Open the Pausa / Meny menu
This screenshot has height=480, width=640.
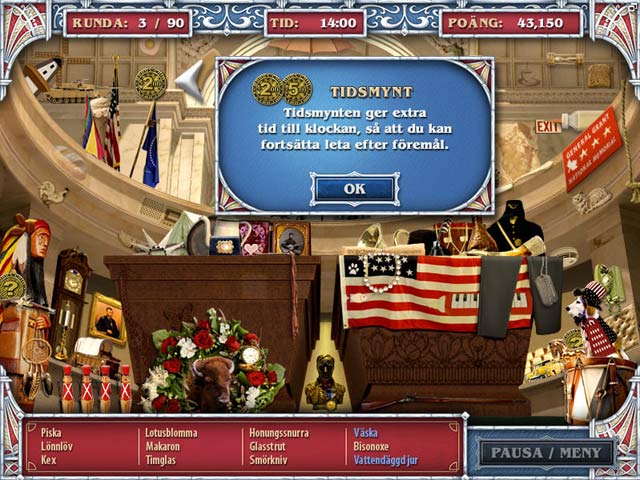[547, 451]
